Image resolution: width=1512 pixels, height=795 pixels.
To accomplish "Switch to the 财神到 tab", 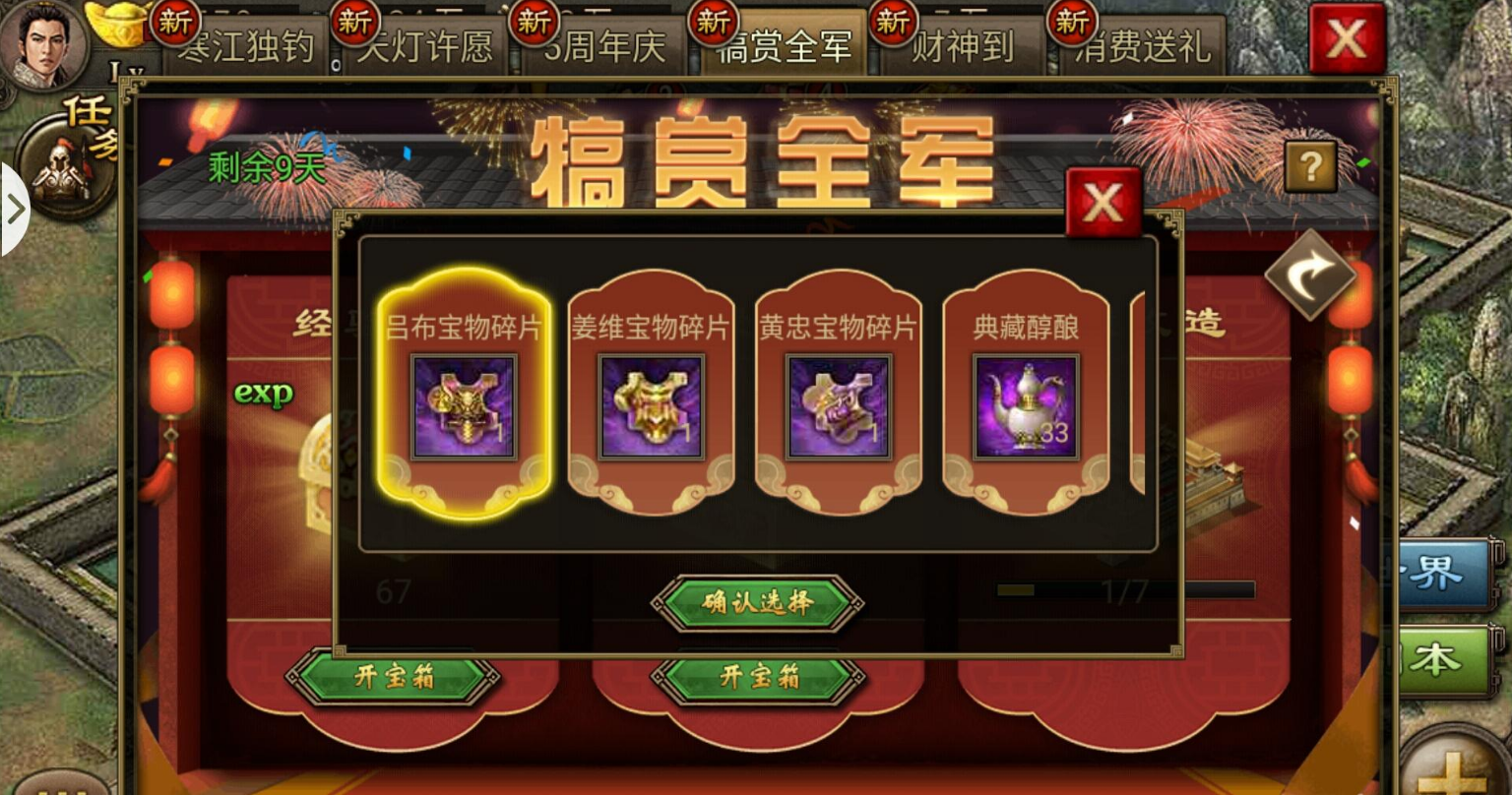I will pyautogui.click(x=962, y=47).
